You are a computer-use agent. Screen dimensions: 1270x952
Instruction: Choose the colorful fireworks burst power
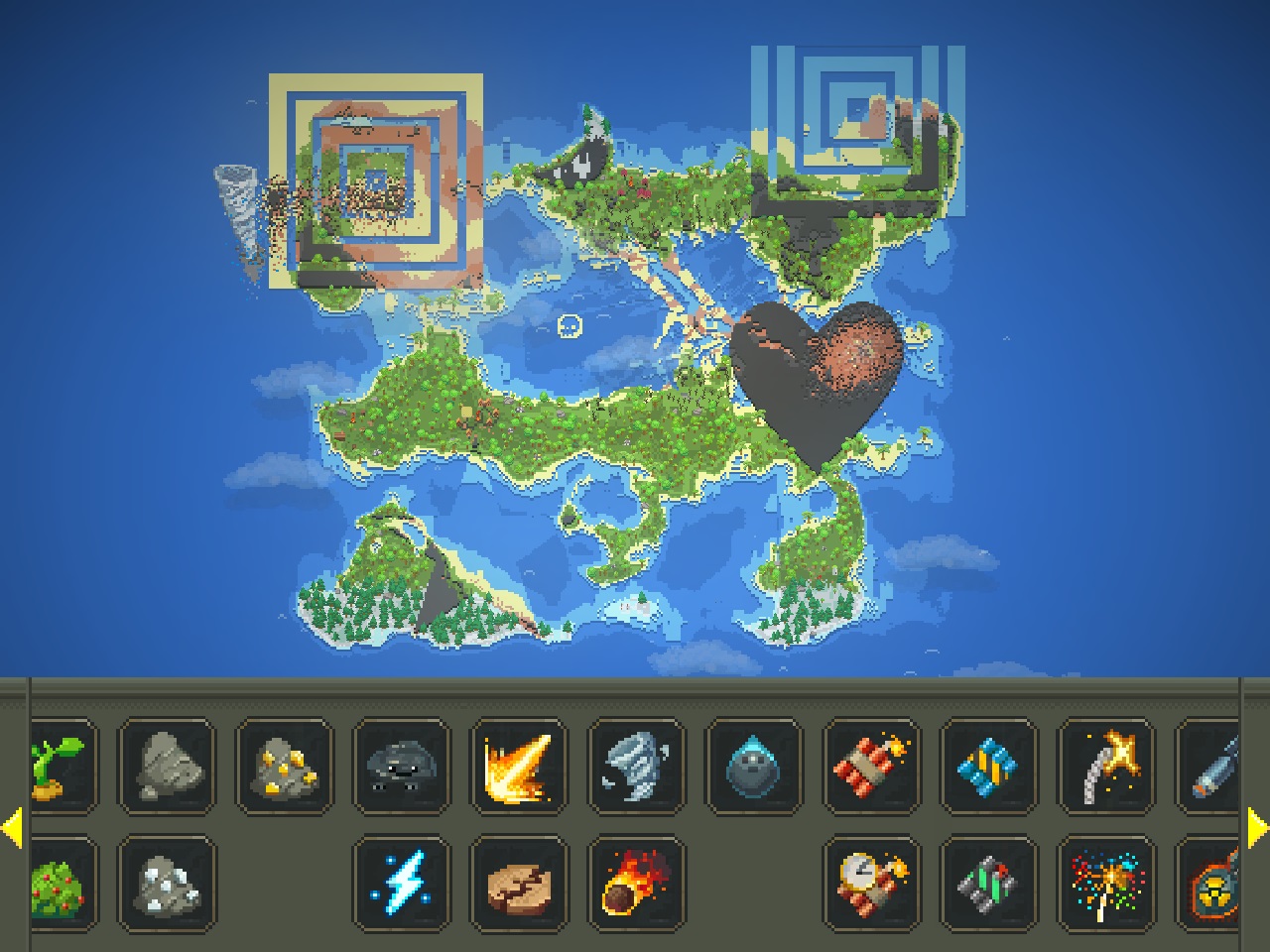tap(1107, 885)
